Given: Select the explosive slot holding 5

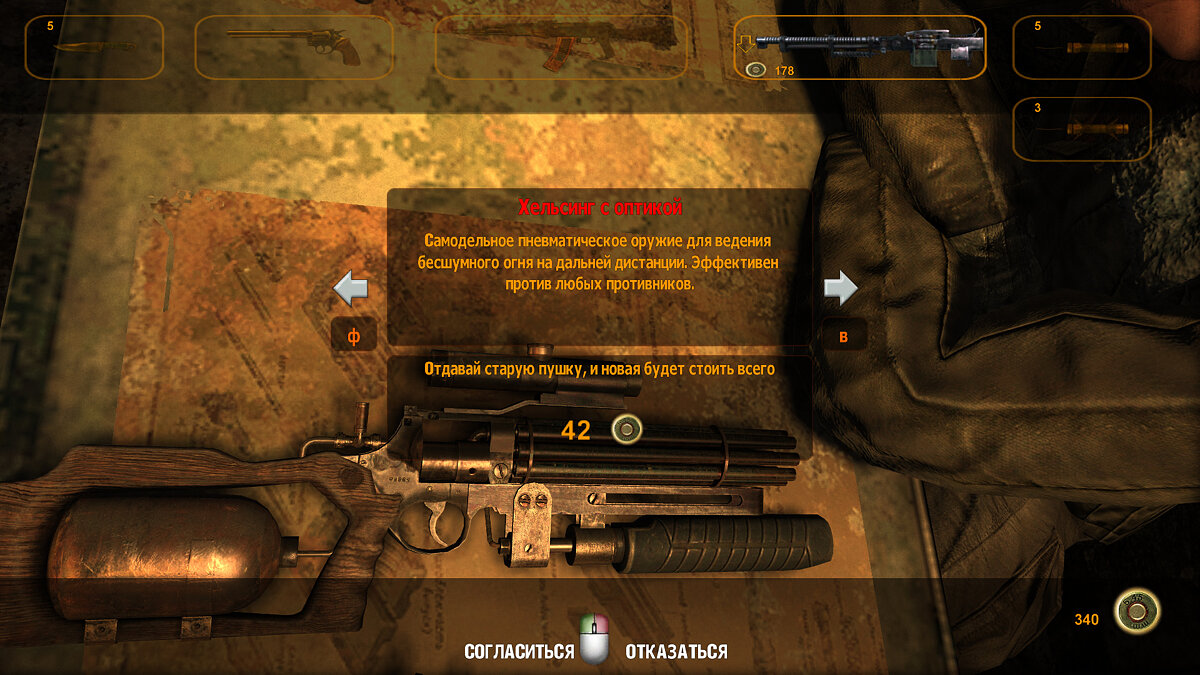Looking at the screenshot, I should coord(1082,47).
